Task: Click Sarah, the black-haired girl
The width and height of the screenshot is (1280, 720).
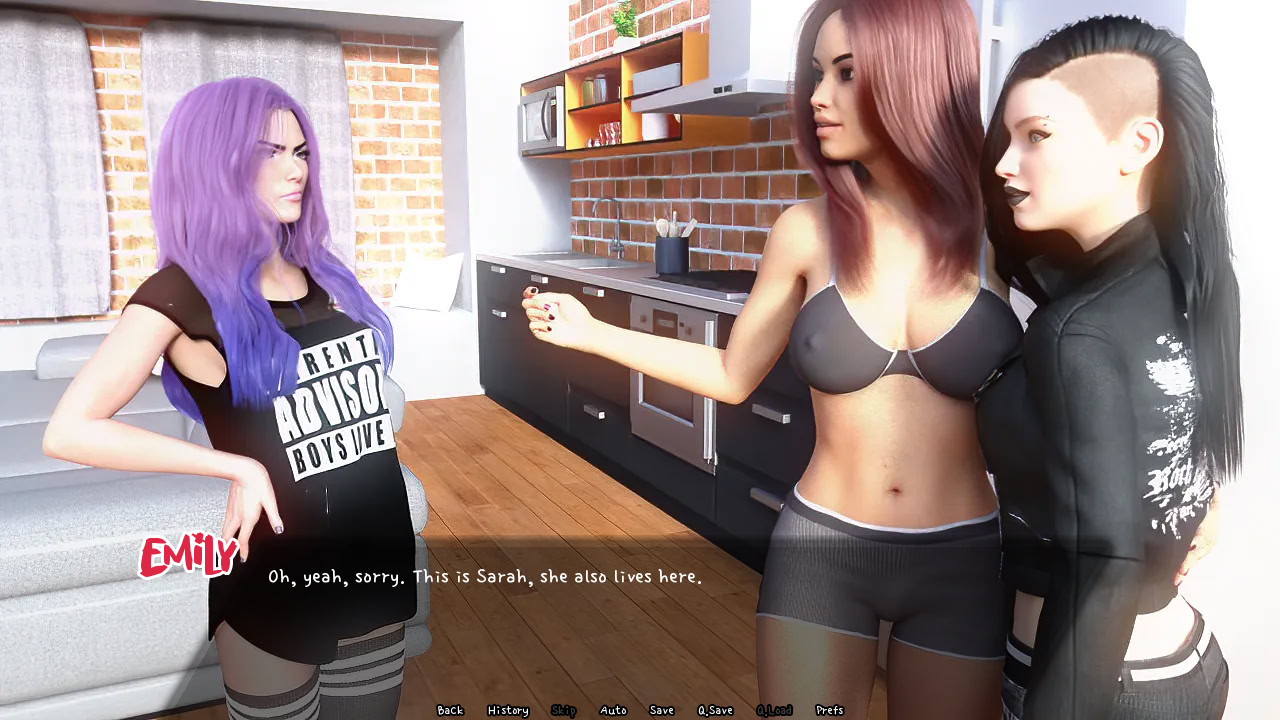Action: click(x=1090, y=300)
